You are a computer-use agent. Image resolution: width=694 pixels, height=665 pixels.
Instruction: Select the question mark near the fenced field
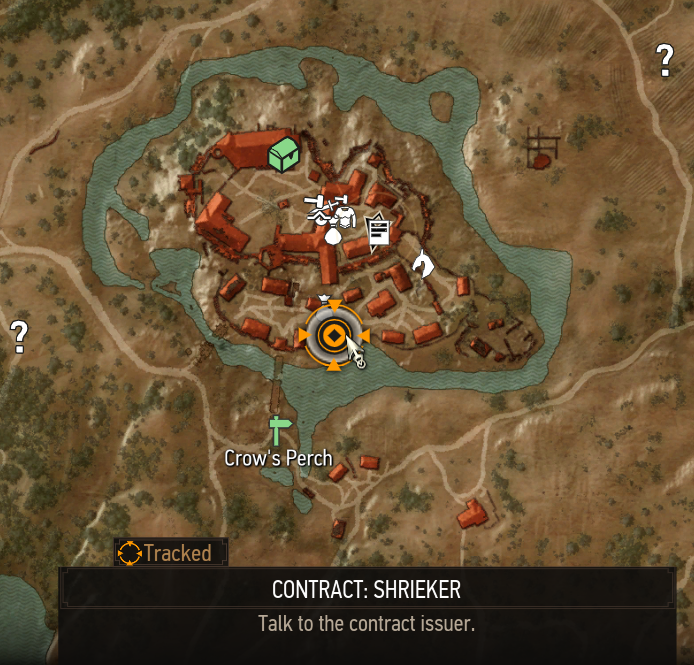[x=664, y=60]
